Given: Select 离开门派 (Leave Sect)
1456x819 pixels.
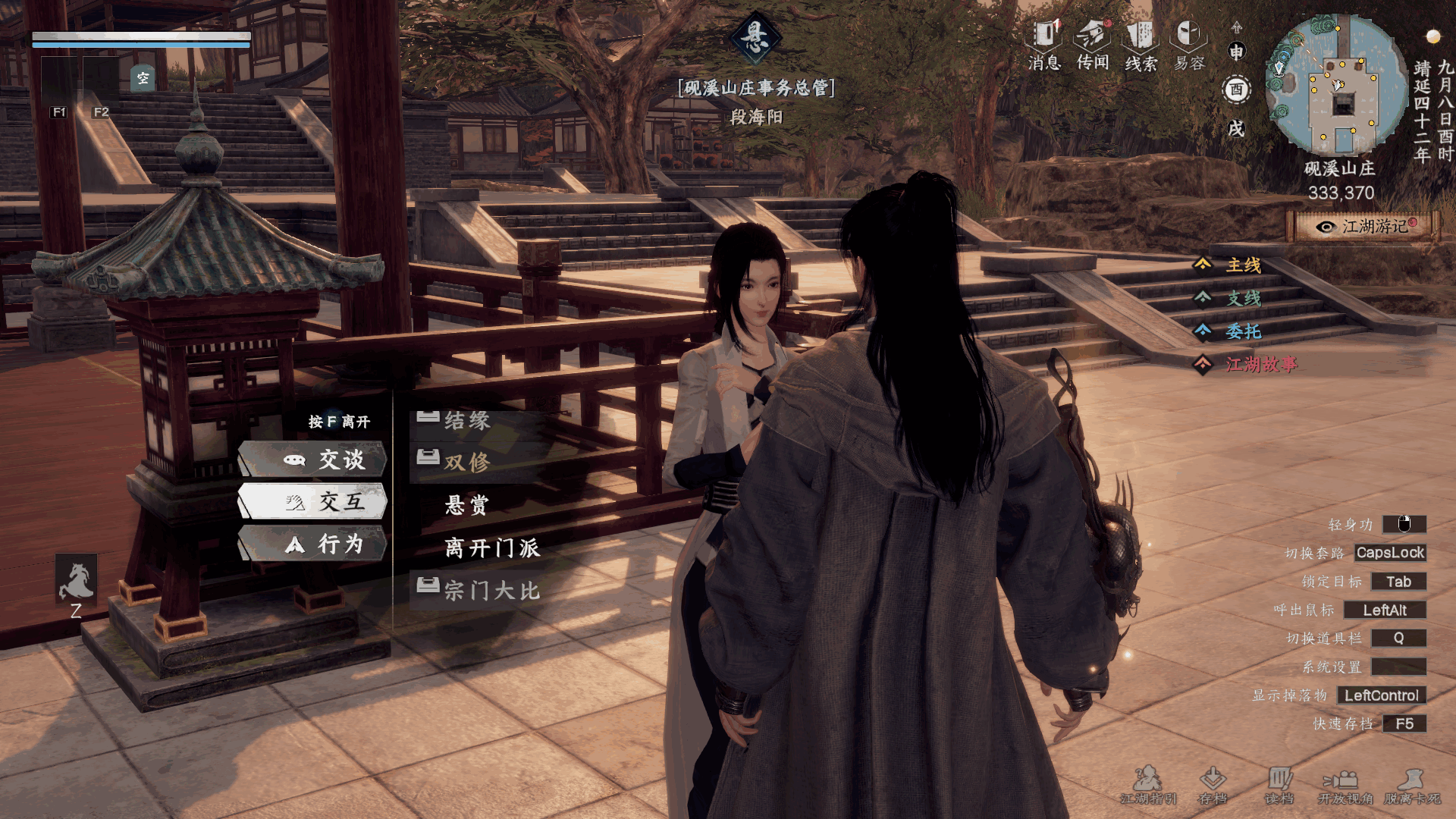Looking at the screenshot, I should pyautogui.click(x=492, y=548).
